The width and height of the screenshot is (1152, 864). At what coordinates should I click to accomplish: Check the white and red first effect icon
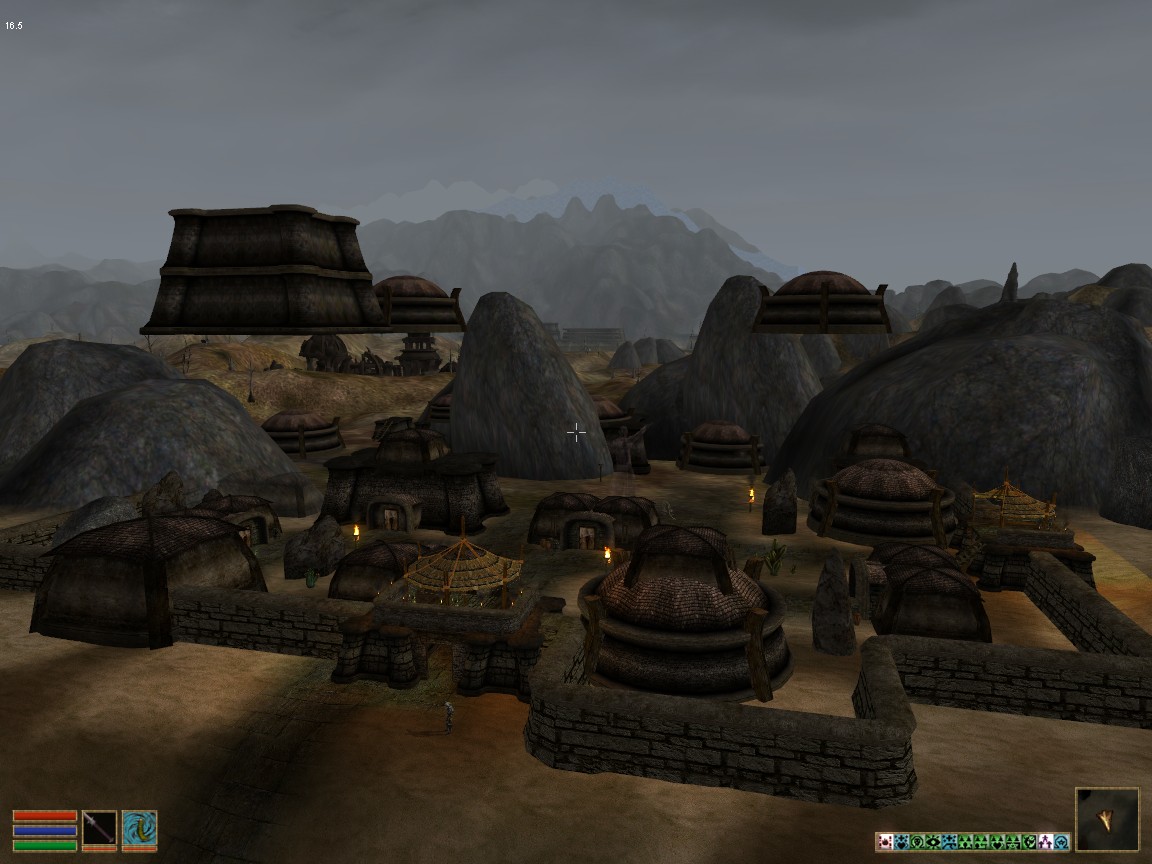(x=885, y=842)
